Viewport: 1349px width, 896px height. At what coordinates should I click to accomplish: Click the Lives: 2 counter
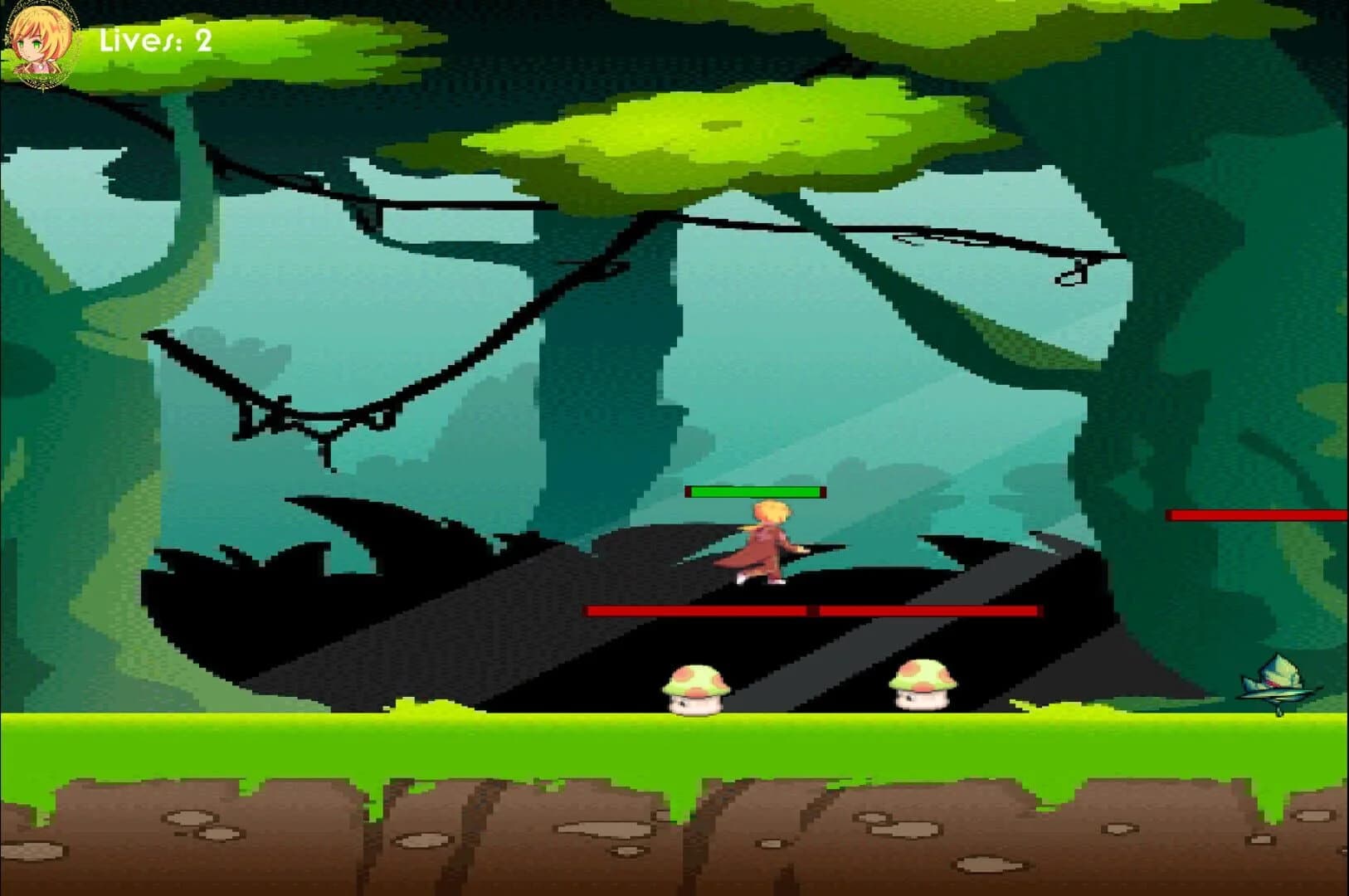coord(153,41)
